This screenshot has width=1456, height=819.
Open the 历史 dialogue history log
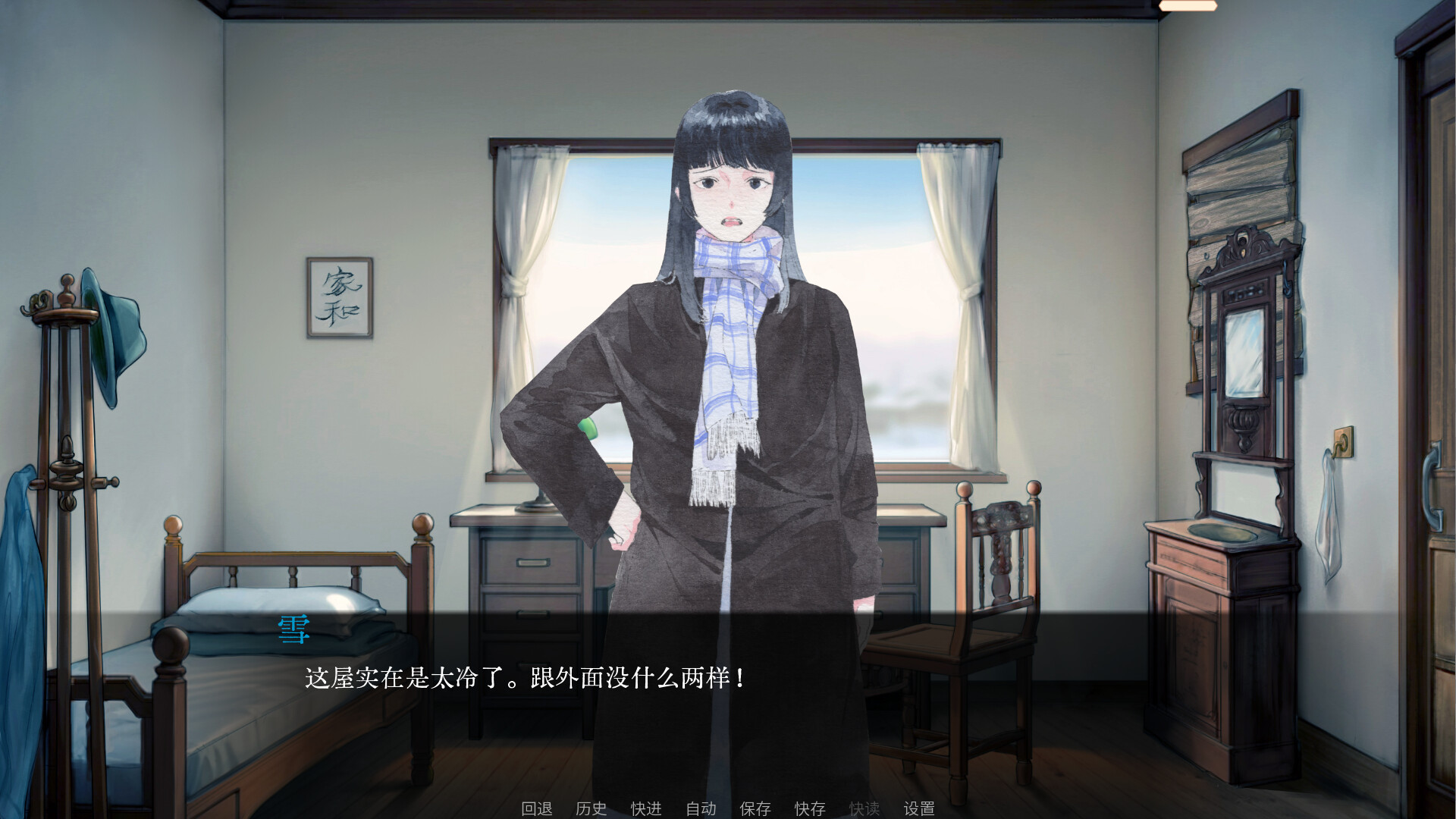pos(592,808)
